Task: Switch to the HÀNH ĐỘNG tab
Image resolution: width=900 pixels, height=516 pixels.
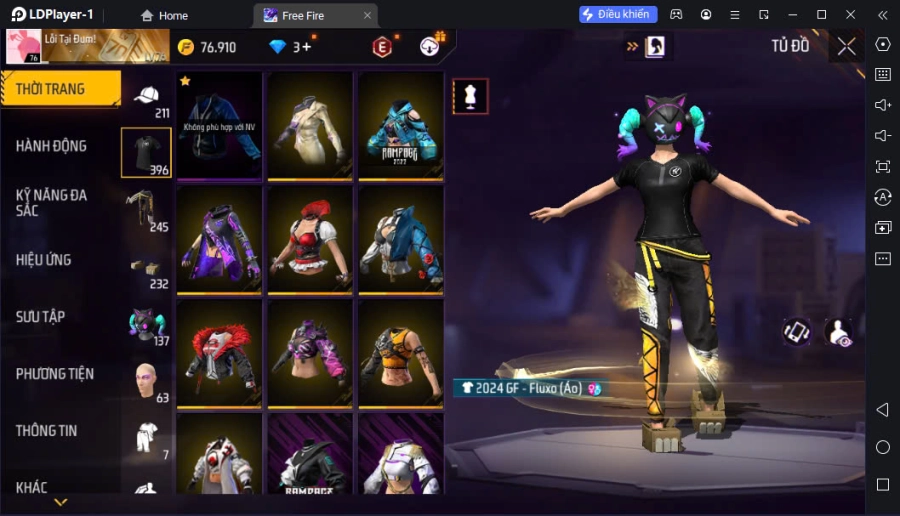Action: [52, 146]
